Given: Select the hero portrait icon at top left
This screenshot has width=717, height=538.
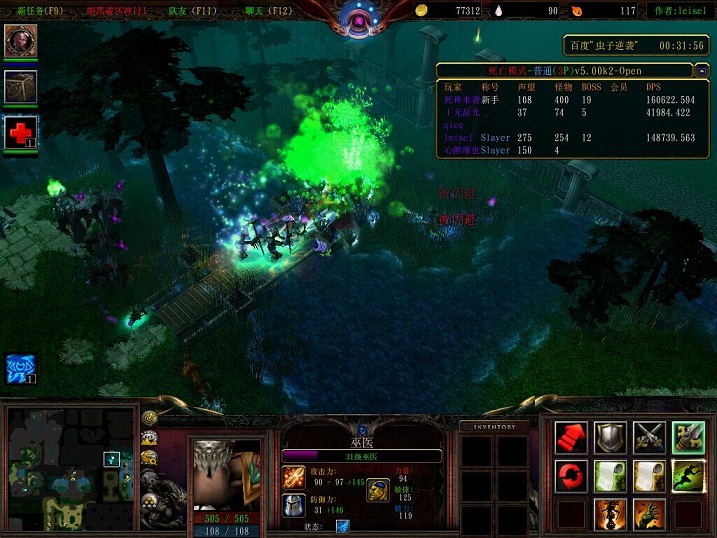Looking at the screenshot, I should (x=20, y=41).
